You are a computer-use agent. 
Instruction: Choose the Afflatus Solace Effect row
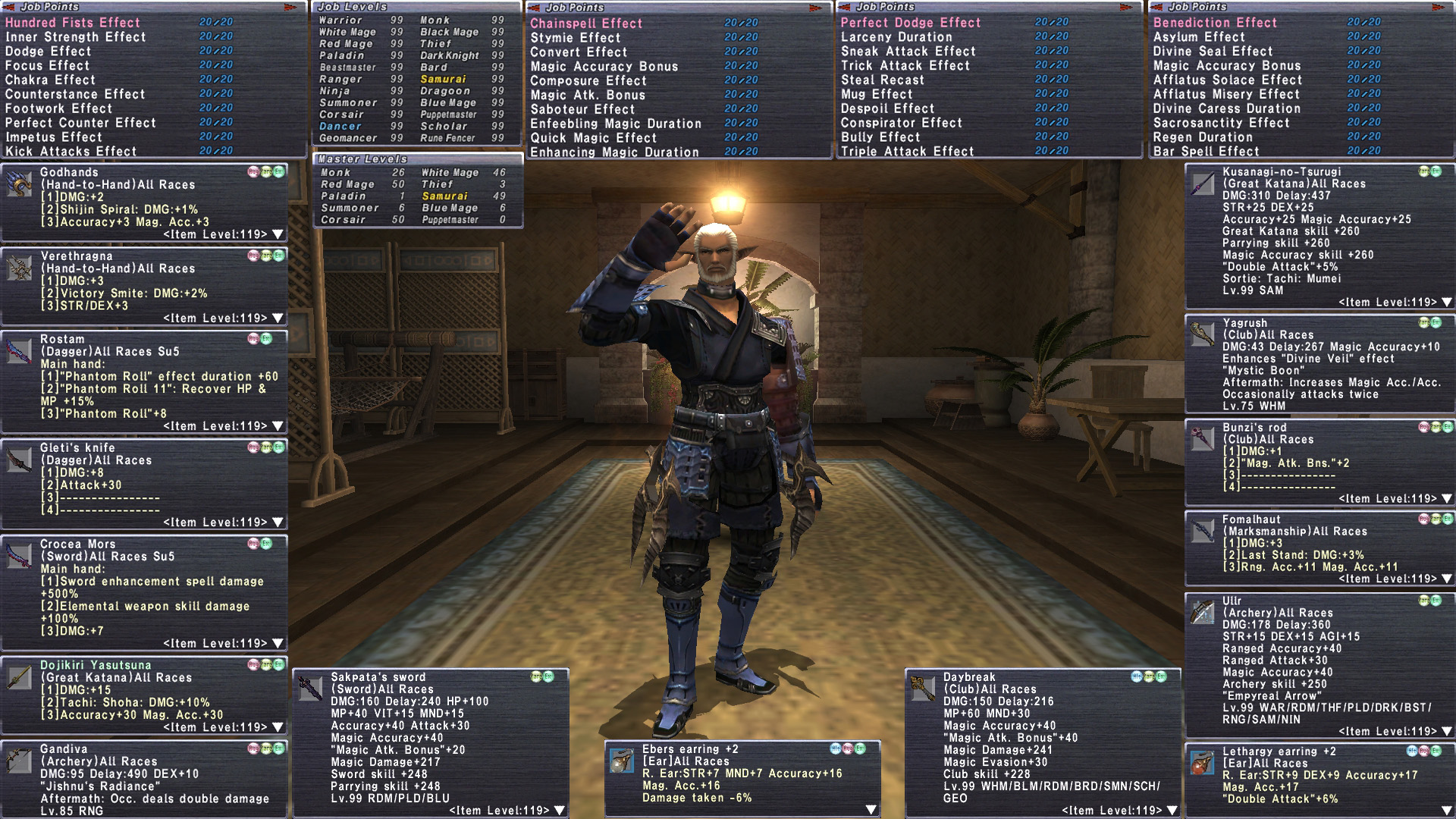[x=1227, y=80]
